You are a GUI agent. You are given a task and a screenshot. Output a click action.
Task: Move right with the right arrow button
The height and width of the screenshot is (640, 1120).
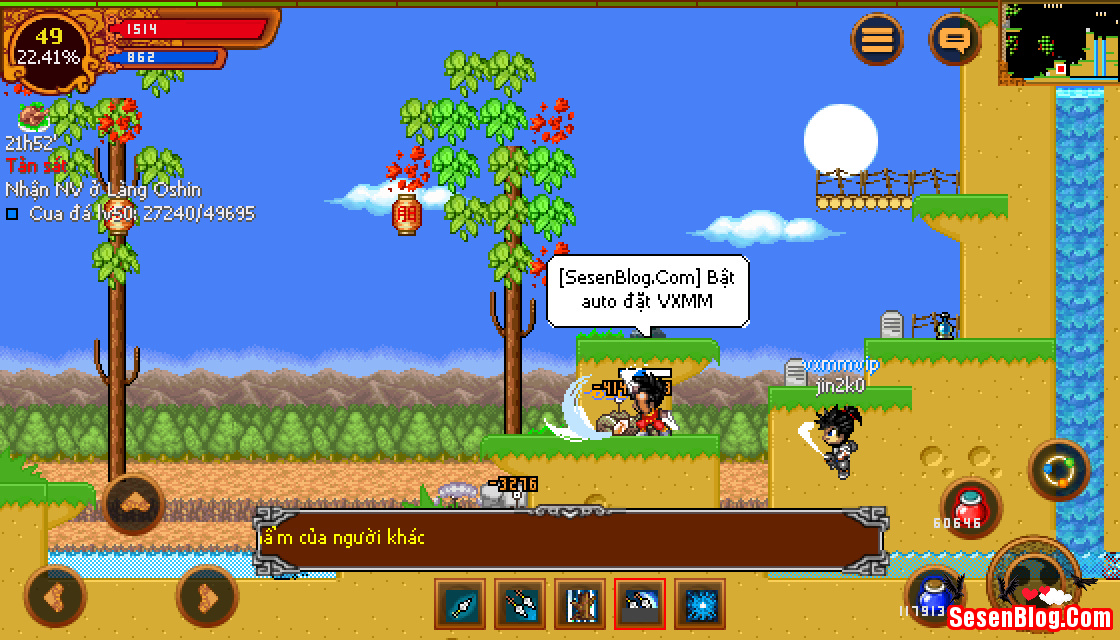[206, 596]
